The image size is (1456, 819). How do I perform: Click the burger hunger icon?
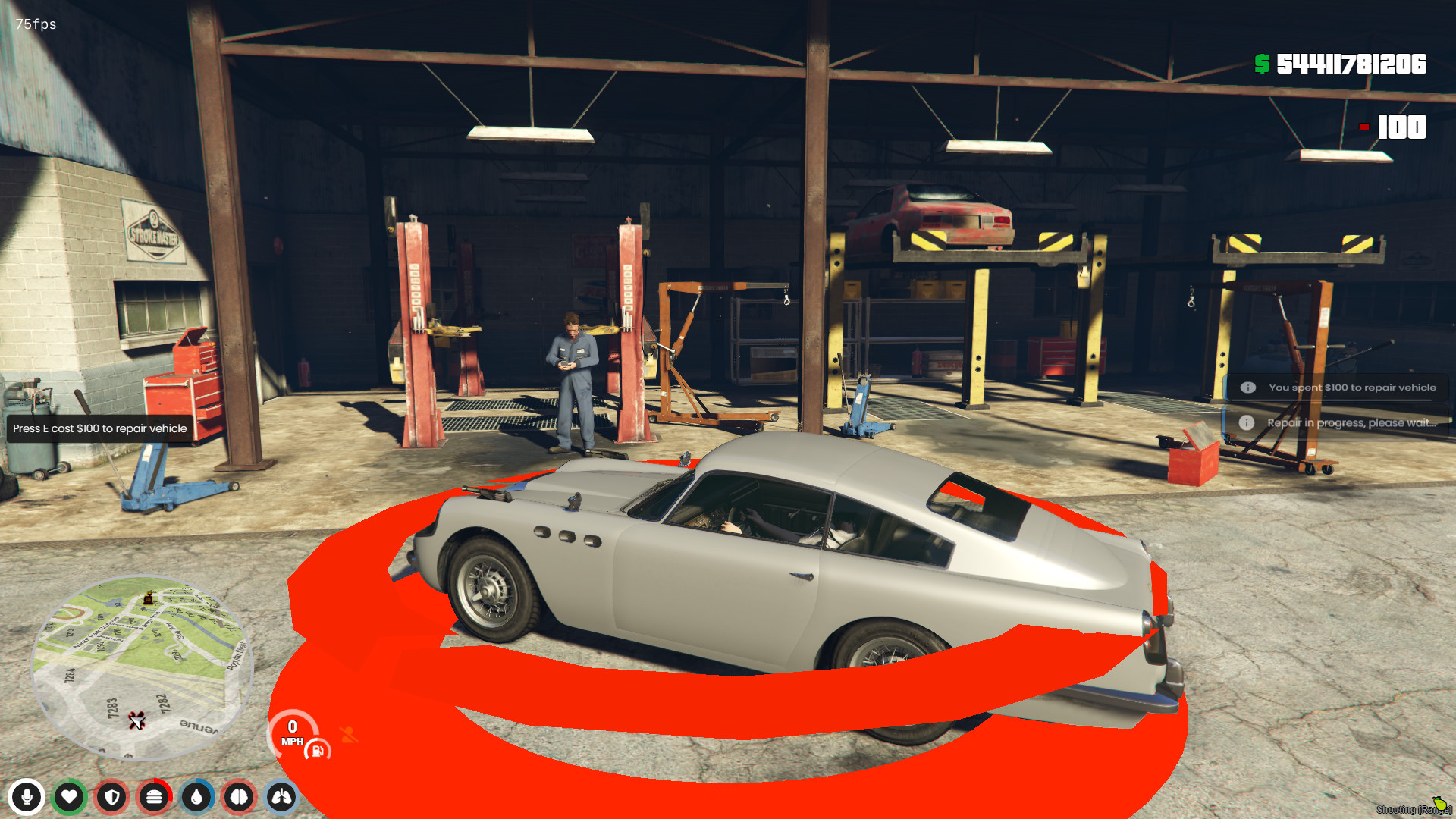point(155,798)
